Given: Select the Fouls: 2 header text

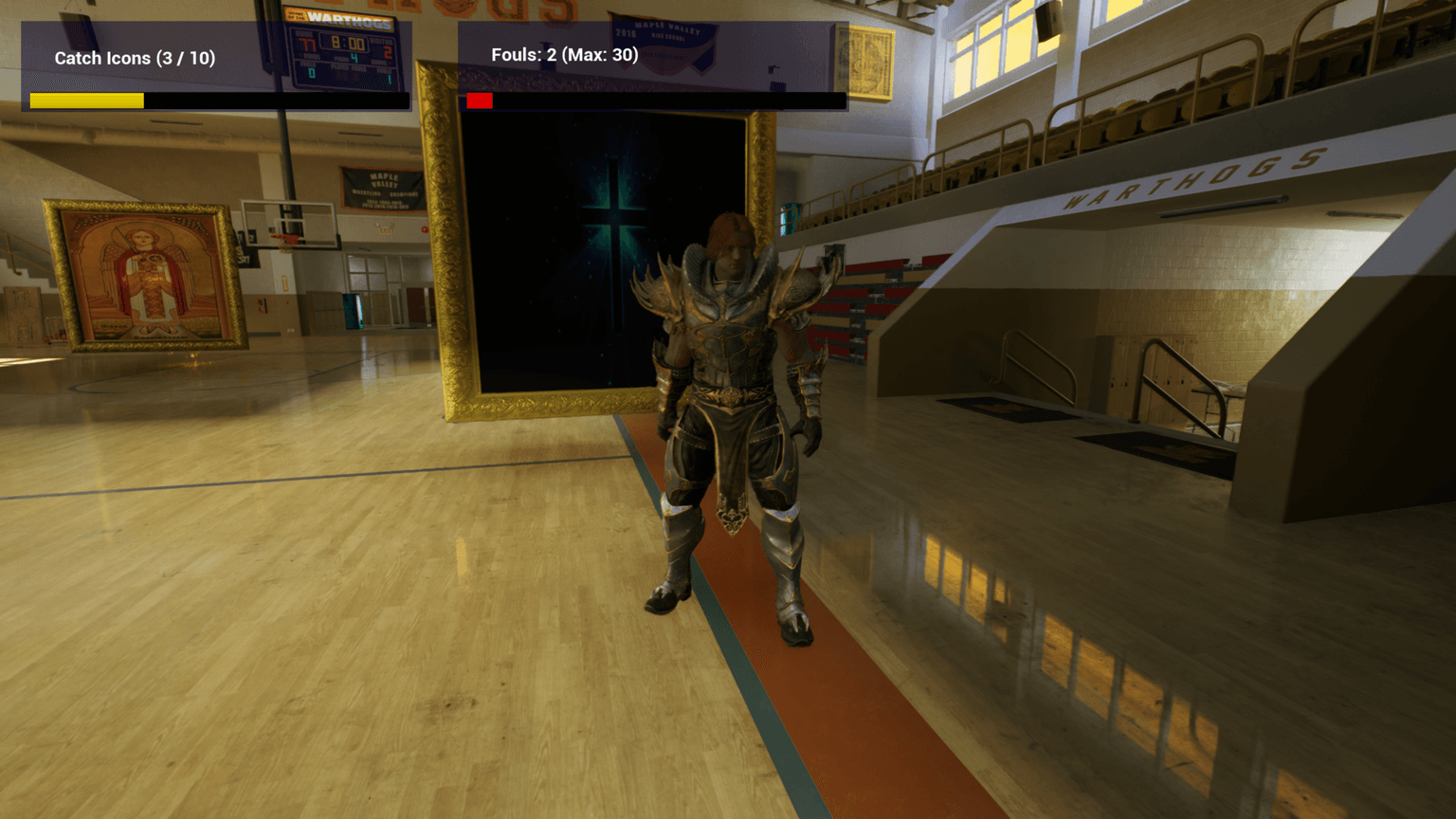Looking at the screenshot, I should point(564,55).
